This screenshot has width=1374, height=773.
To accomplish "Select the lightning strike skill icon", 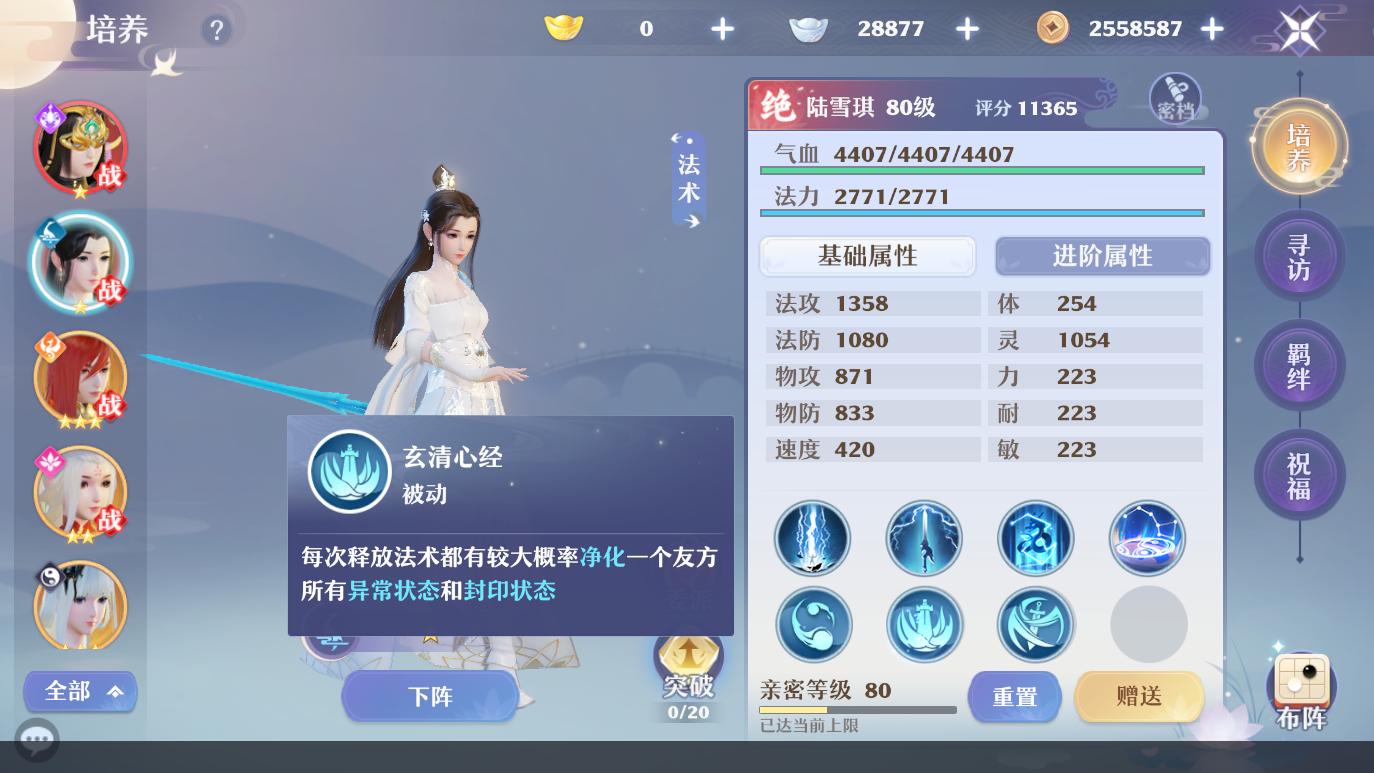I will tap(813, 538).
